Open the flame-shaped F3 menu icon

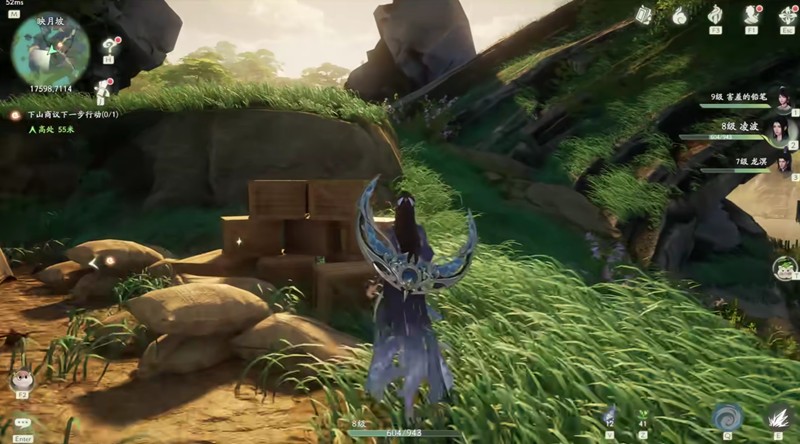(x=715, y=15)
